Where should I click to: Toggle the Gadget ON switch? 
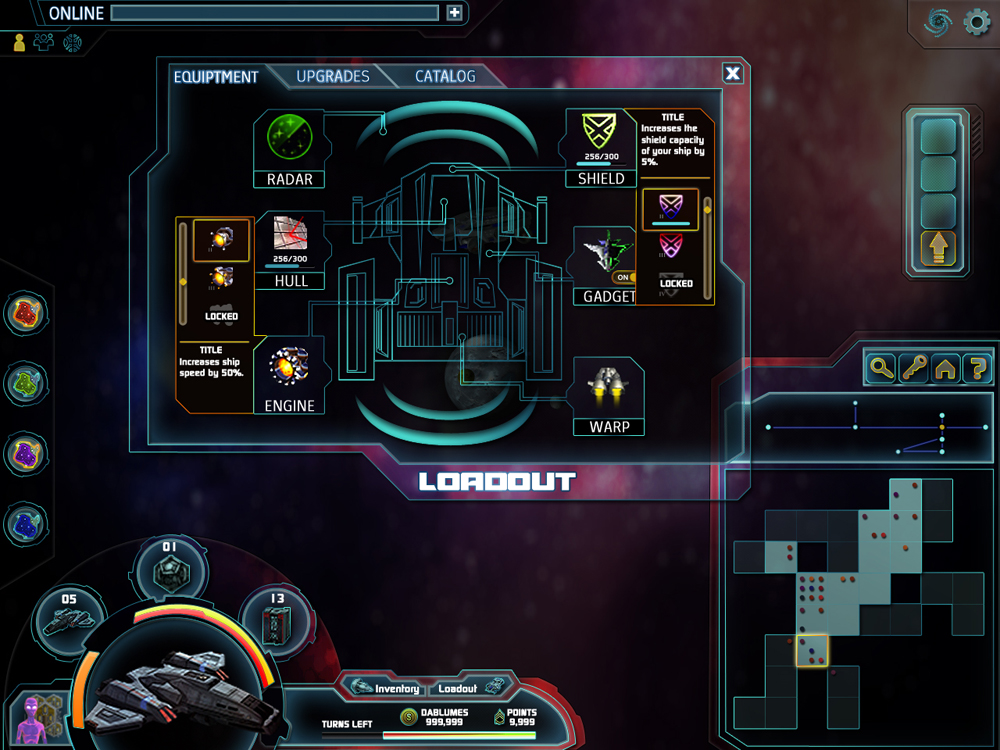coord(623,277)
